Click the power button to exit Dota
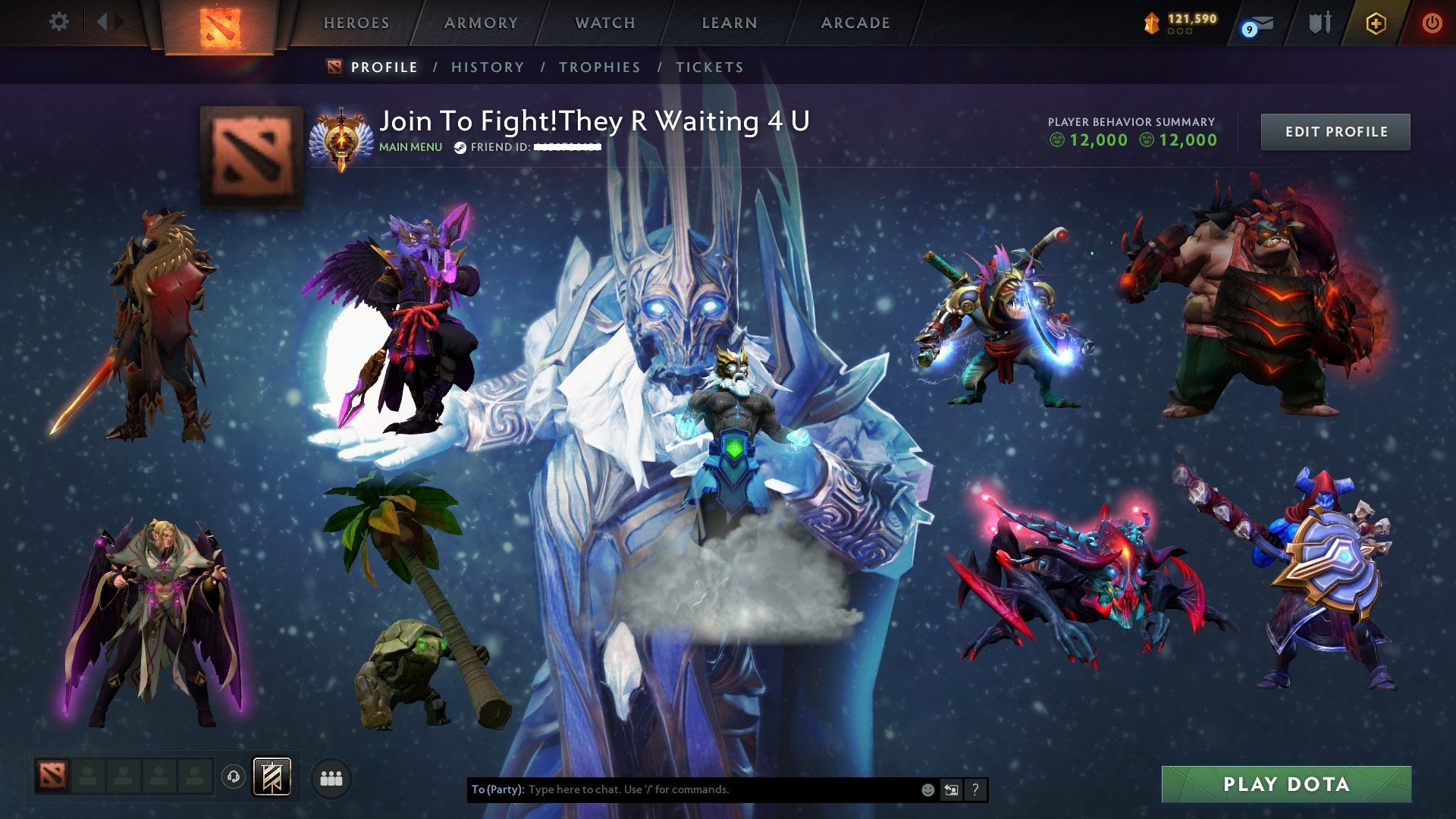The width and height of the screenshot is (1456, 819). point(1432,24)
